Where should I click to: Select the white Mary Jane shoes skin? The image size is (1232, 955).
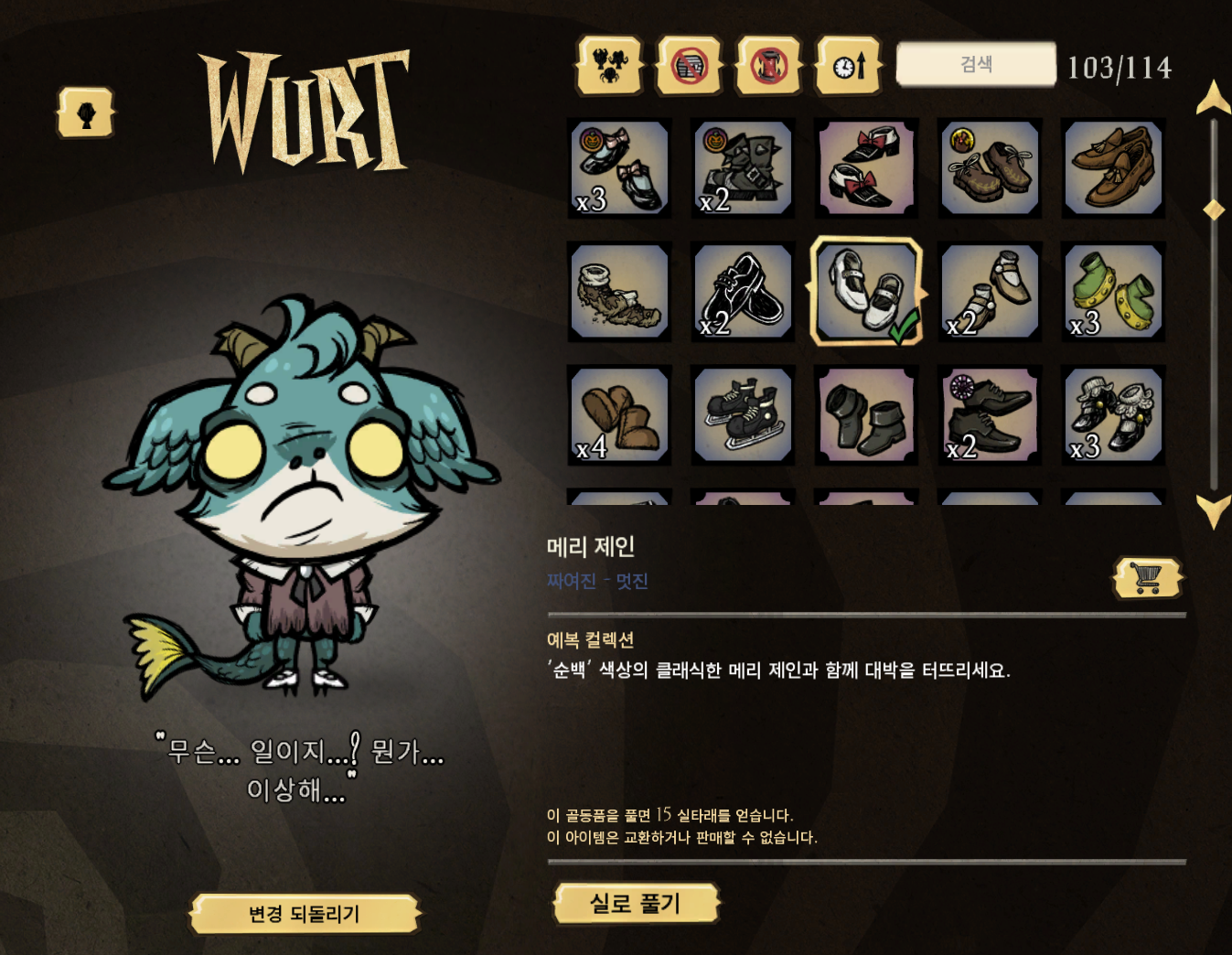pyautogui.click(x=866, y=290)
